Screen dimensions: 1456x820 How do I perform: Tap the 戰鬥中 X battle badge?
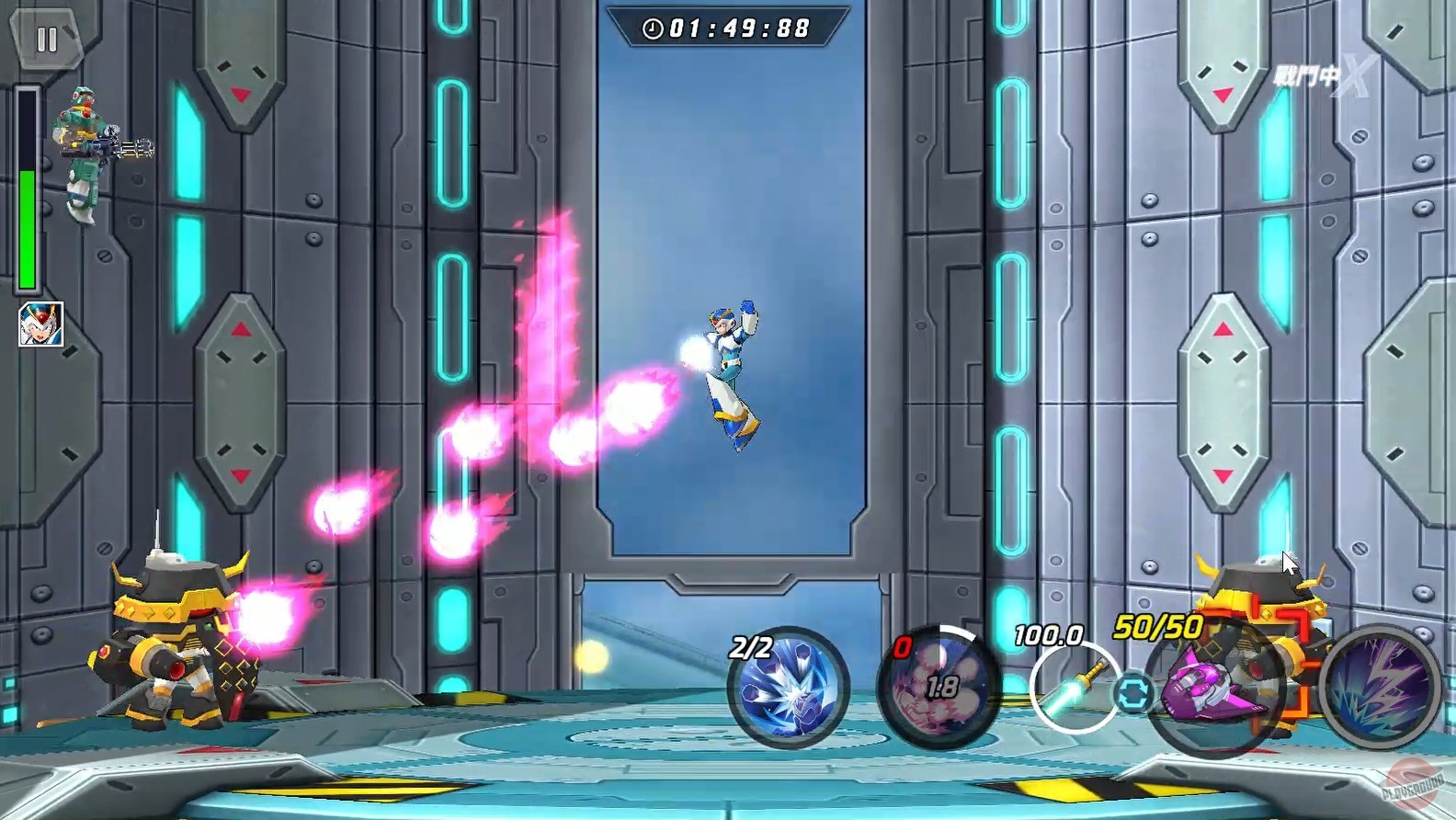tap(1316, 75)
